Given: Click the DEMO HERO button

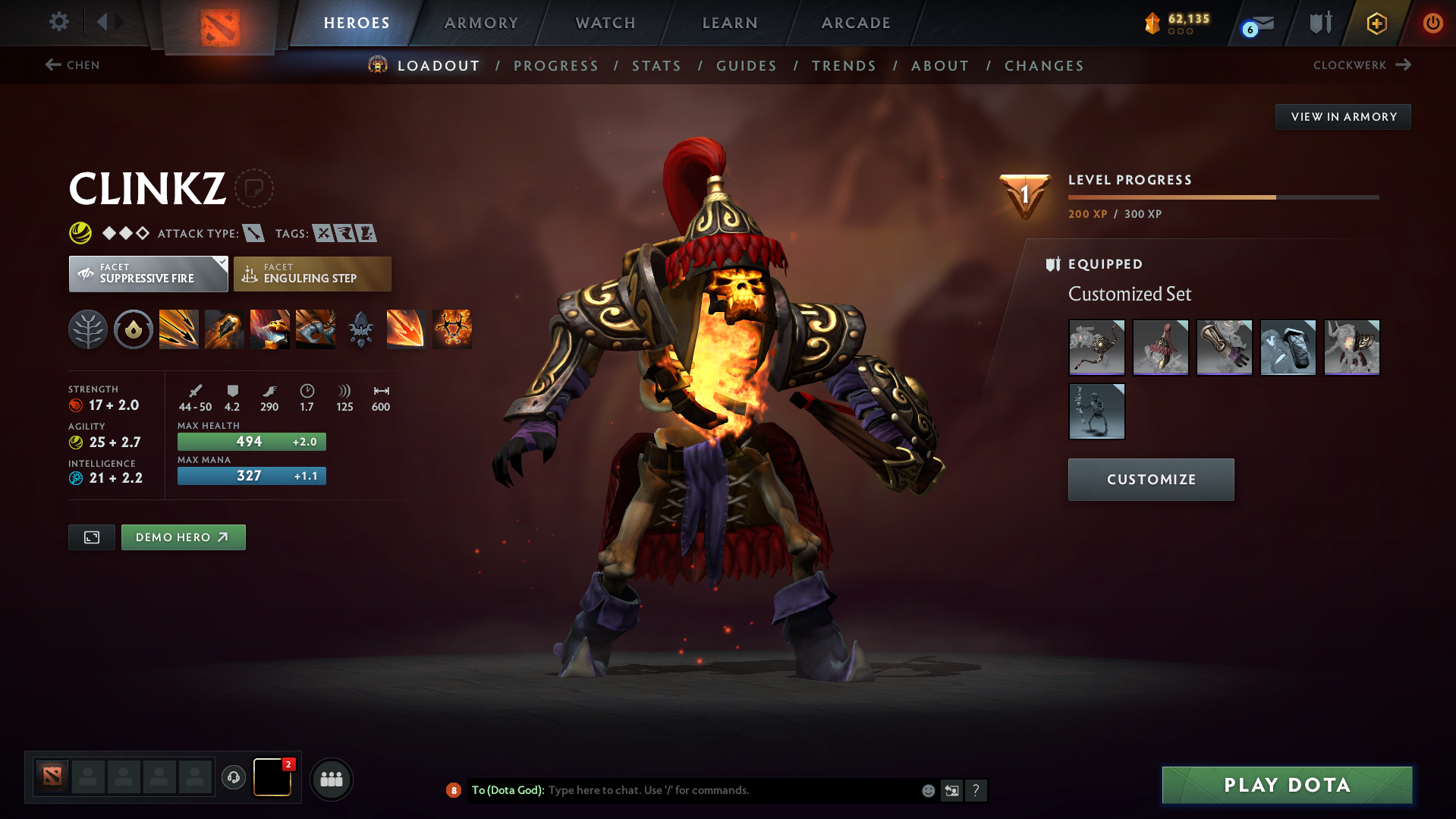Looking at the screenshot, I should pos(183,537).
